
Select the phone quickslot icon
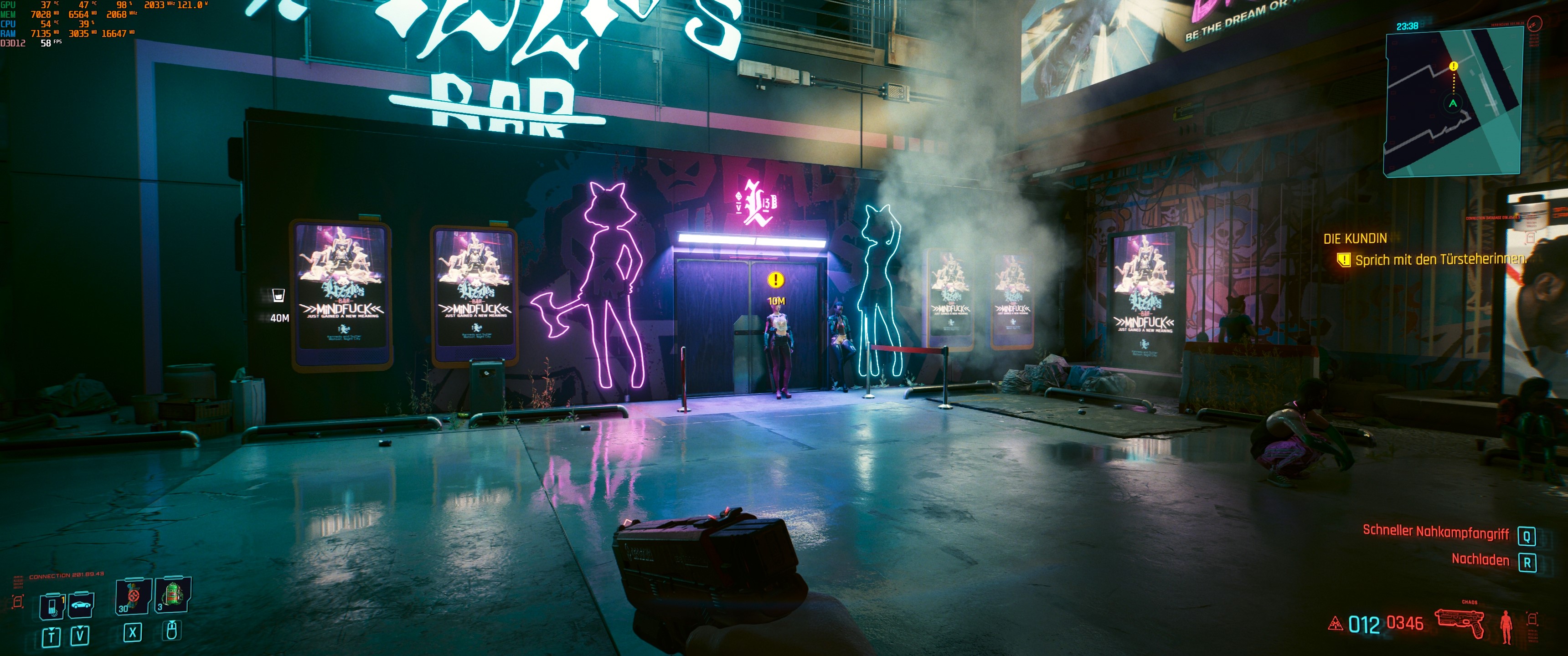coord(52,606)
